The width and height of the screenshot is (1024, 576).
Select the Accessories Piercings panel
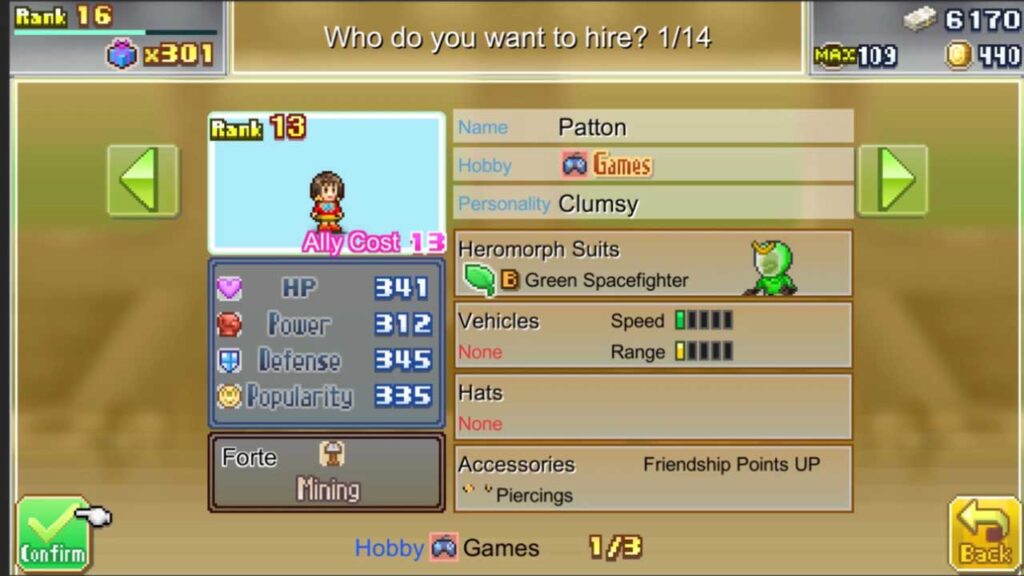click(x=653, y=479)
